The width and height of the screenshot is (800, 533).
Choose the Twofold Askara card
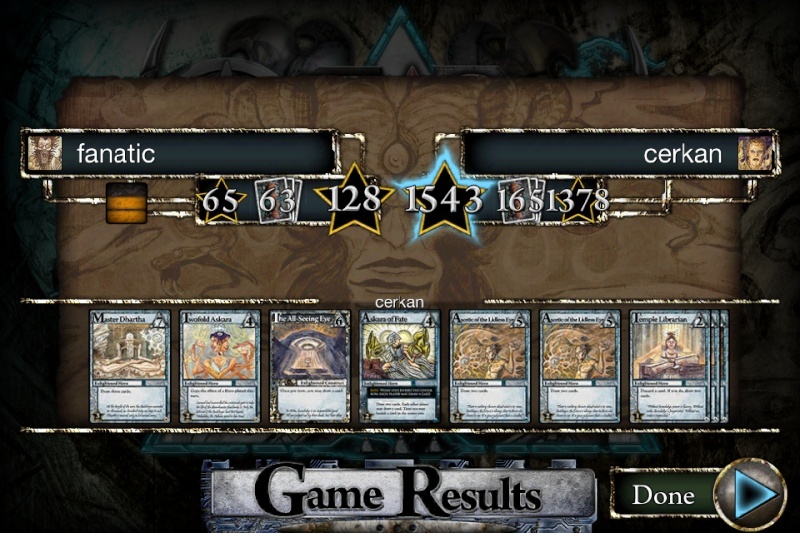(x=219, y=365)
